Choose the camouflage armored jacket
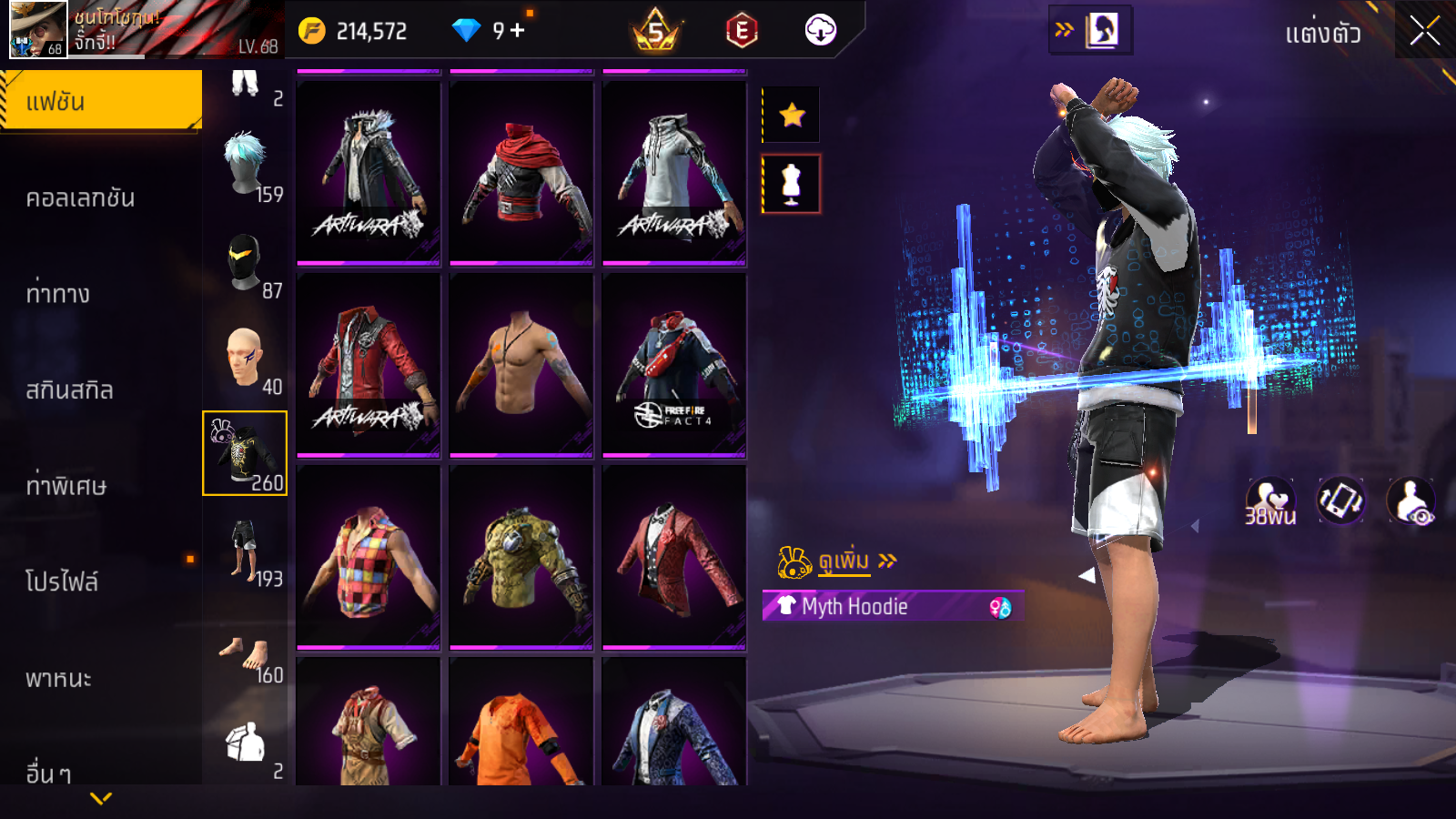1456x819 pixels. coord(521,557)
